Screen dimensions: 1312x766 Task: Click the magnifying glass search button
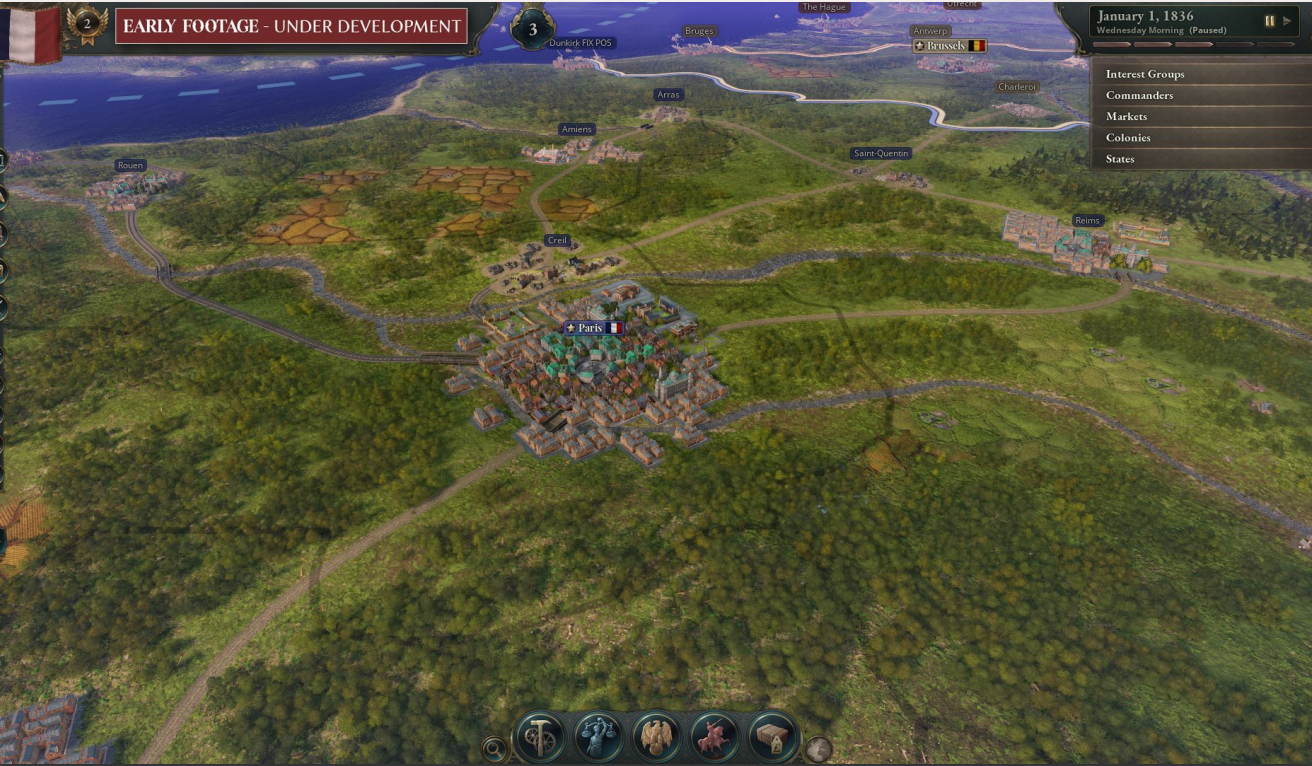494,747
